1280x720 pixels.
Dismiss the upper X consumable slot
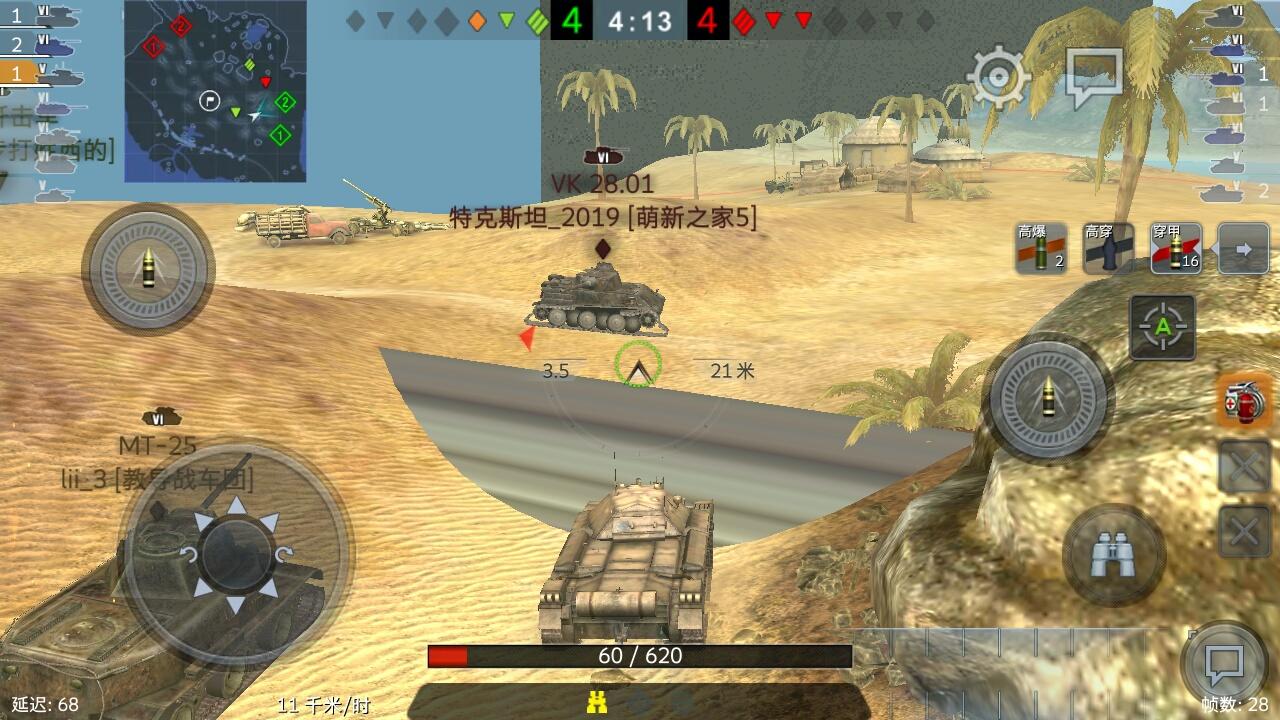pos(1243,465)
